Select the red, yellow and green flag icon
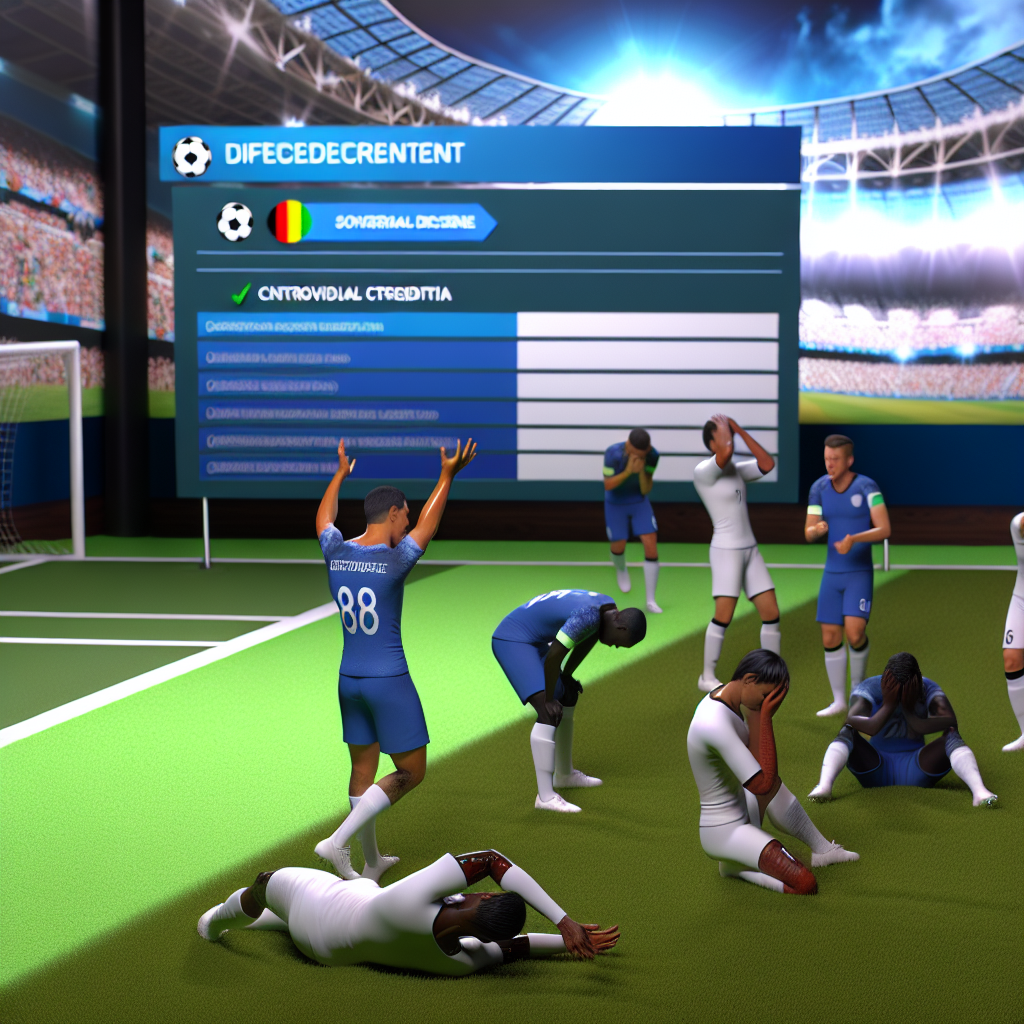Image resolution: width=1024 pixels, height=1024 pixels. click(x=289, y=221)
